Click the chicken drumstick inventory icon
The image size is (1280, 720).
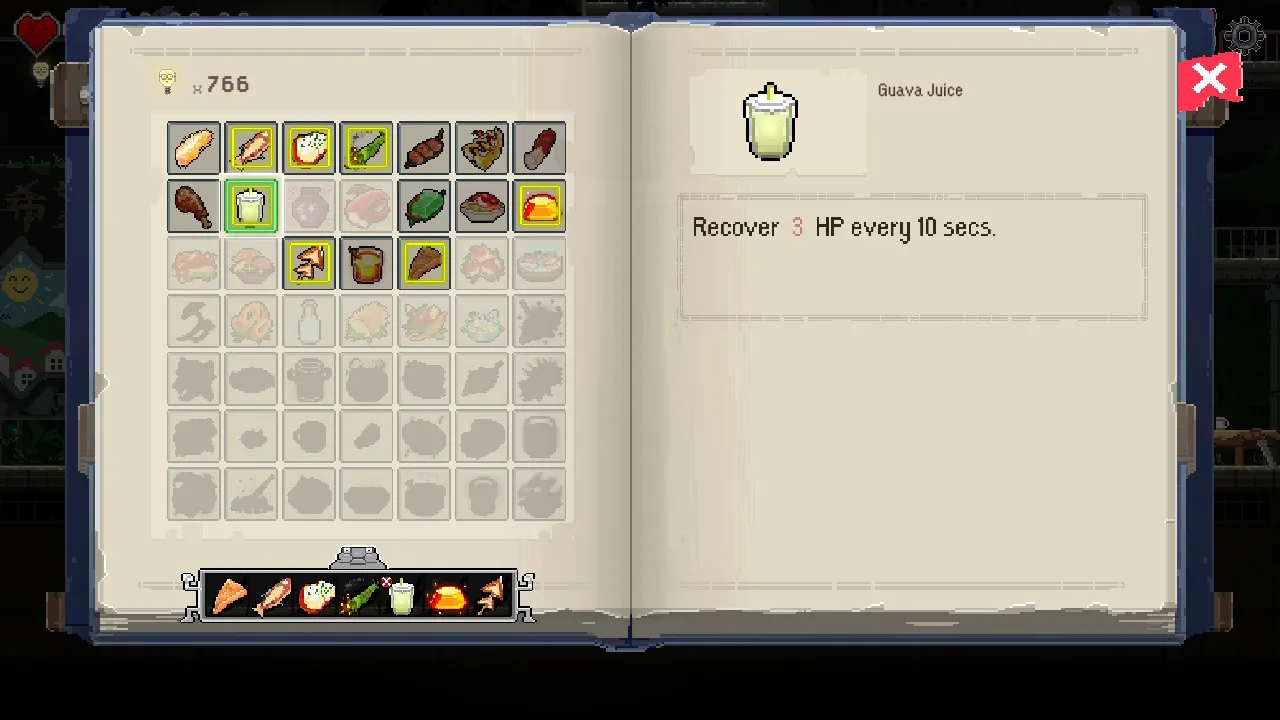point(193,205)
